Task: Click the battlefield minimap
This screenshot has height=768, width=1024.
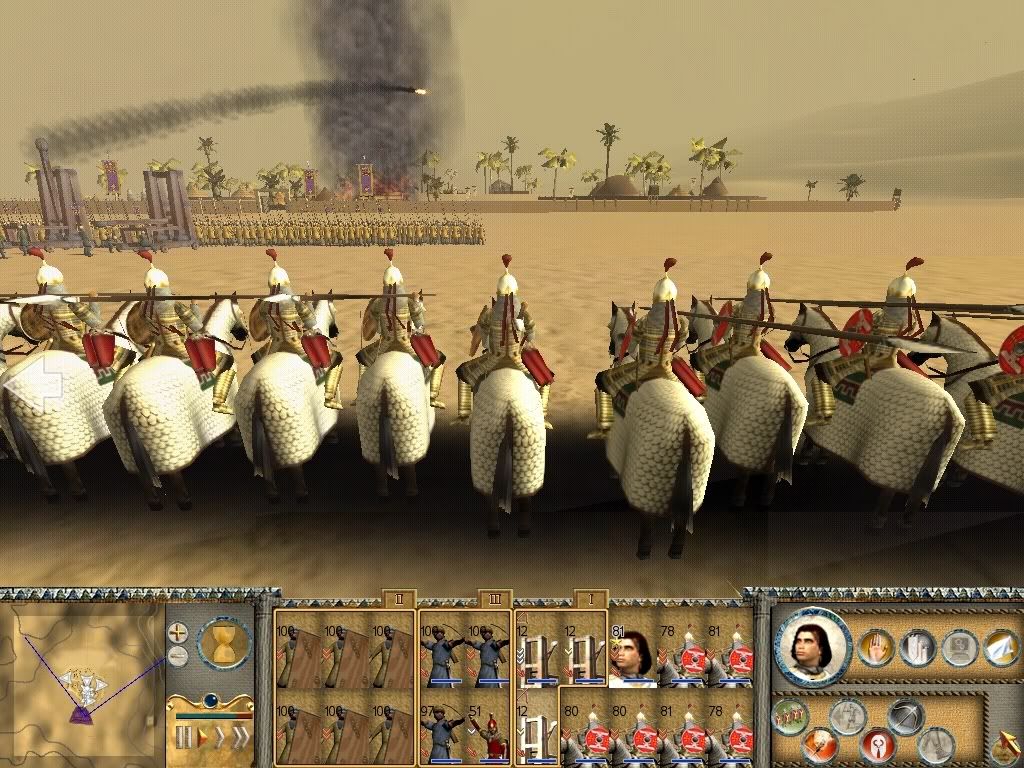Action: pos(81,680)
